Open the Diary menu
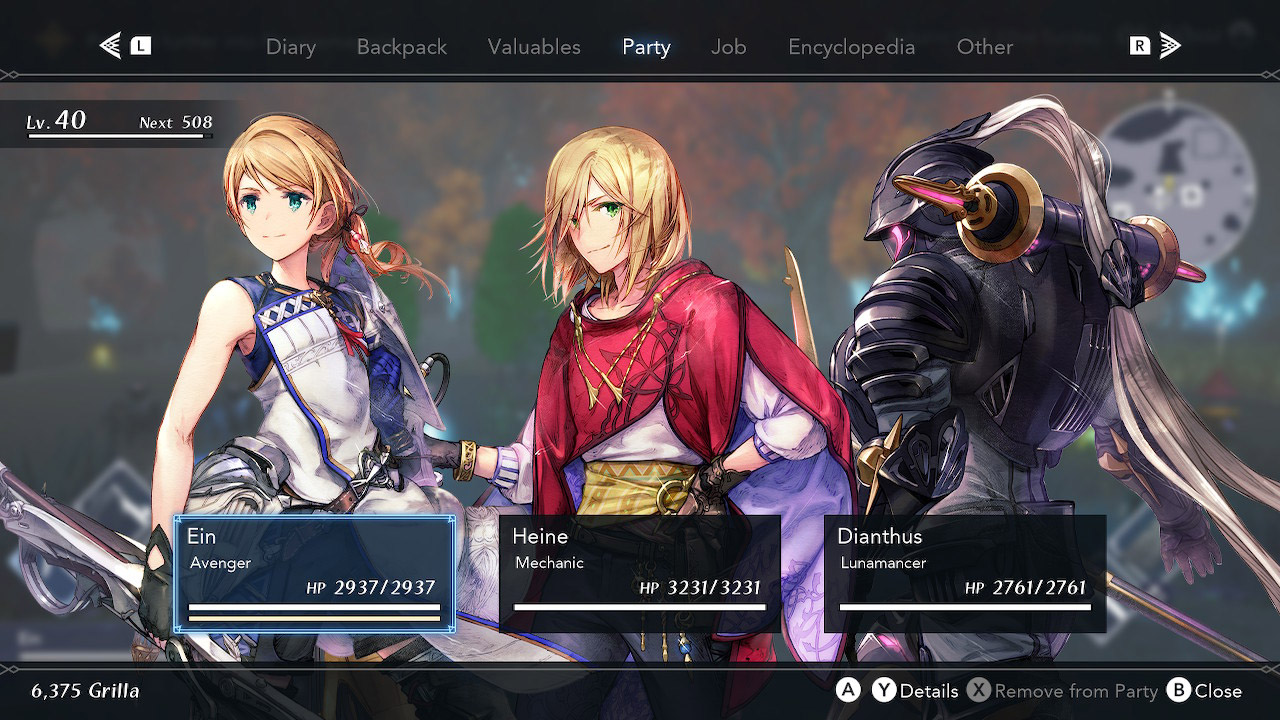This screenshot has width=1280, height=720. tap(290, 47)
